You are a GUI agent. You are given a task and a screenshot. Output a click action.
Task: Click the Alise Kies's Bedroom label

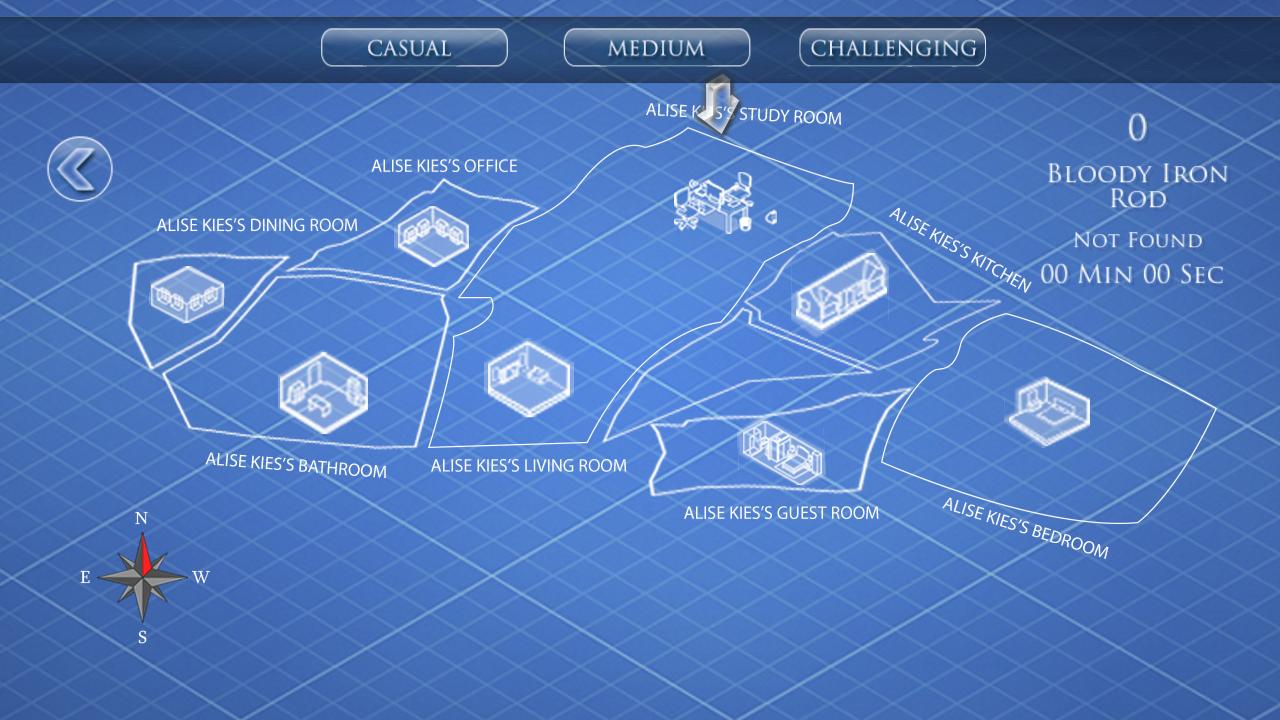pyautogui.click(x=1025, y=525)
